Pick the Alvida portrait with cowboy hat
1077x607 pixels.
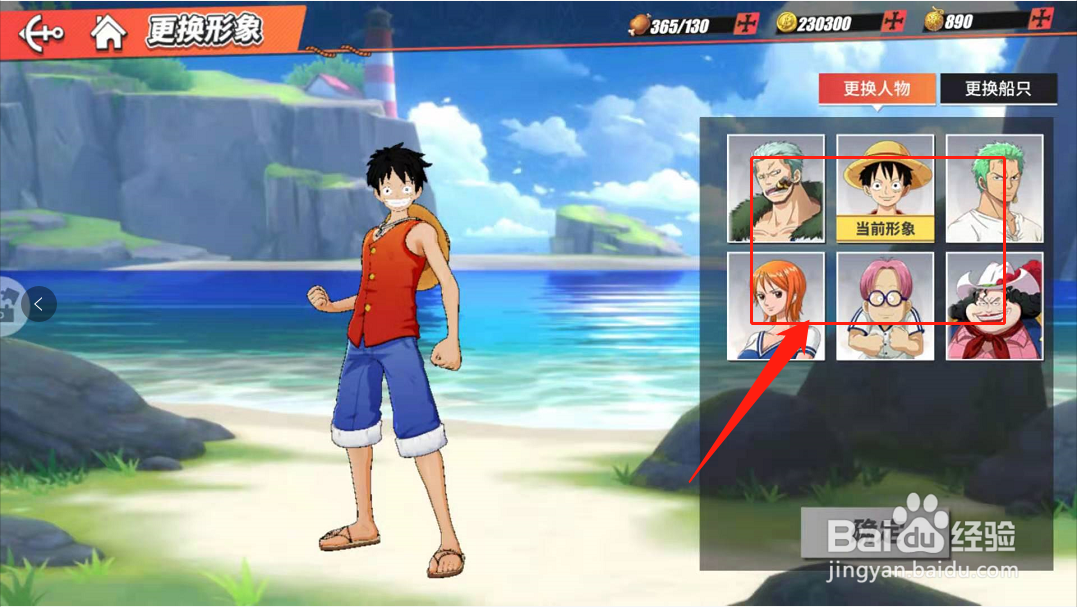994,306
